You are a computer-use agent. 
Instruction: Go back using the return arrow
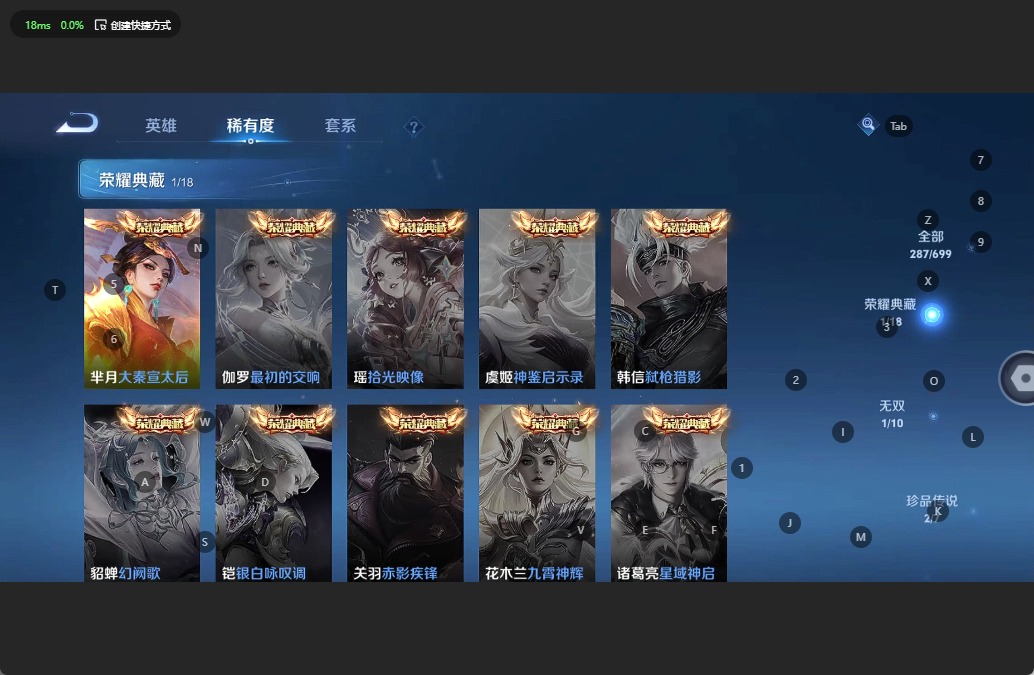(x=77, y=124)
